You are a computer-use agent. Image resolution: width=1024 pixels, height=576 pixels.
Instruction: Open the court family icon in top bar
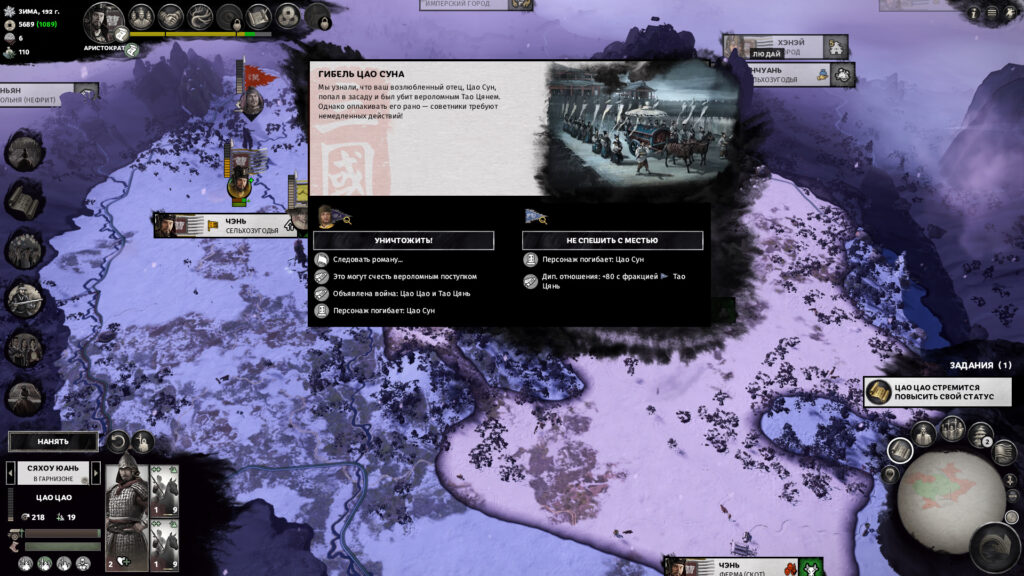click(x=141, y=17)
